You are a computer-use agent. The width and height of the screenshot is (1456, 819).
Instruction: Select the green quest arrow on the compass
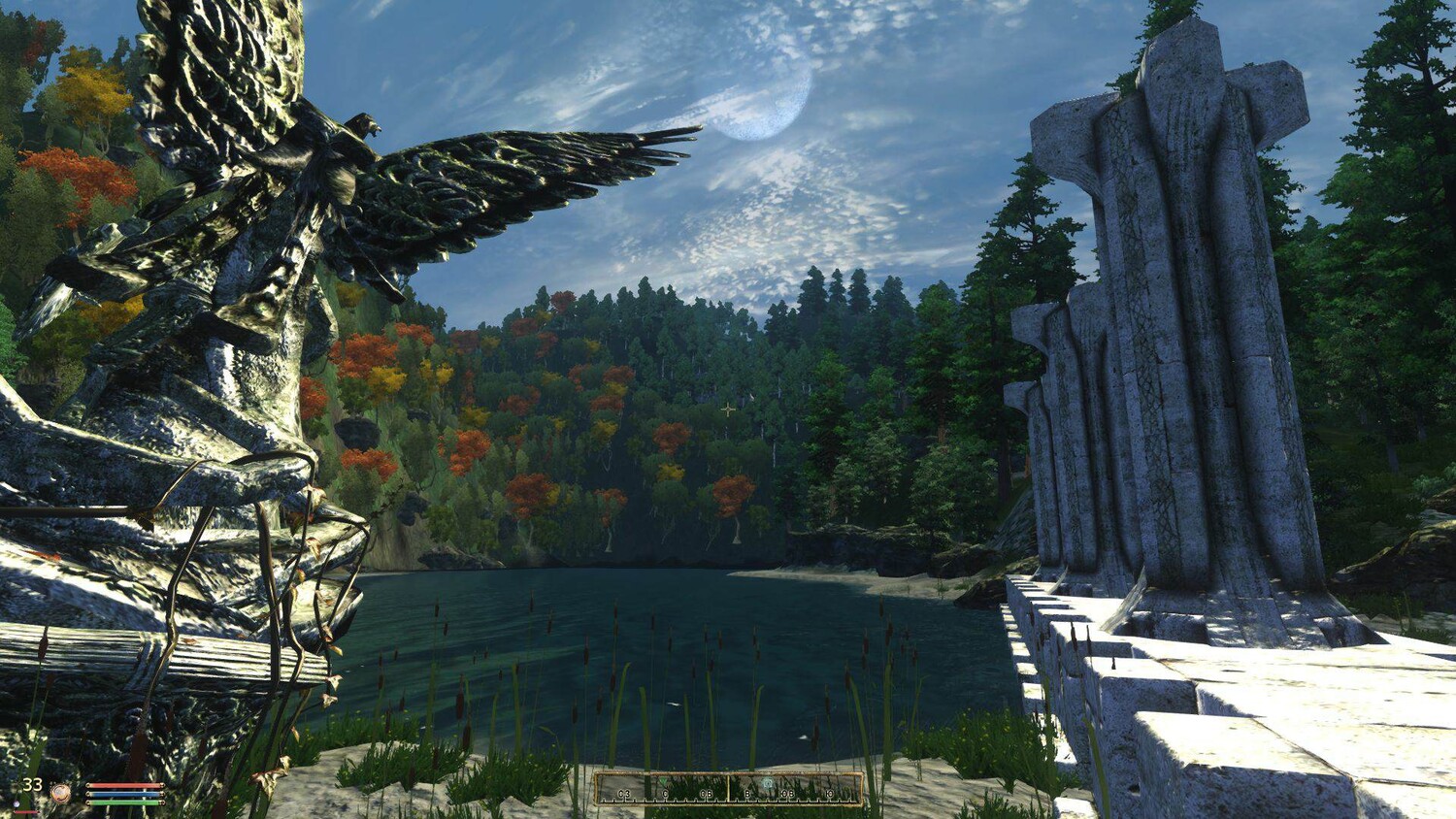[664, 780]
